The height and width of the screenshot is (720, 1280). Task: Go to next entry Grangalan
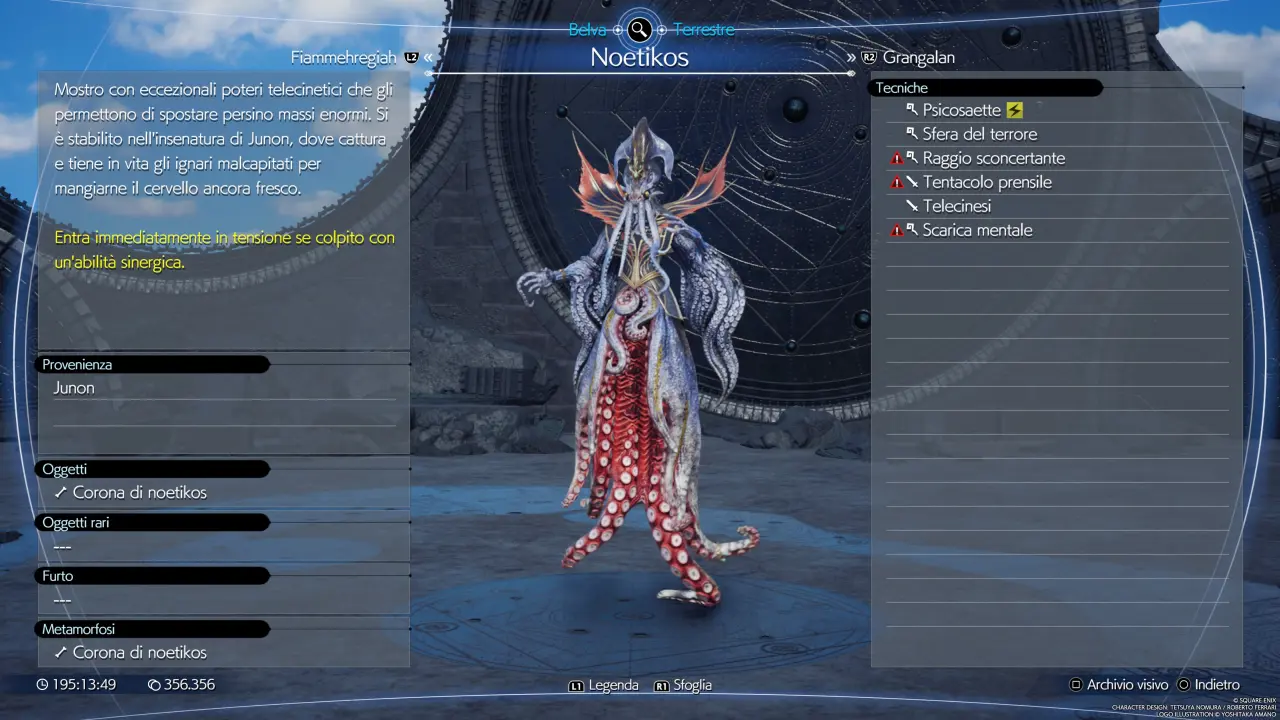tap(918, 58)
